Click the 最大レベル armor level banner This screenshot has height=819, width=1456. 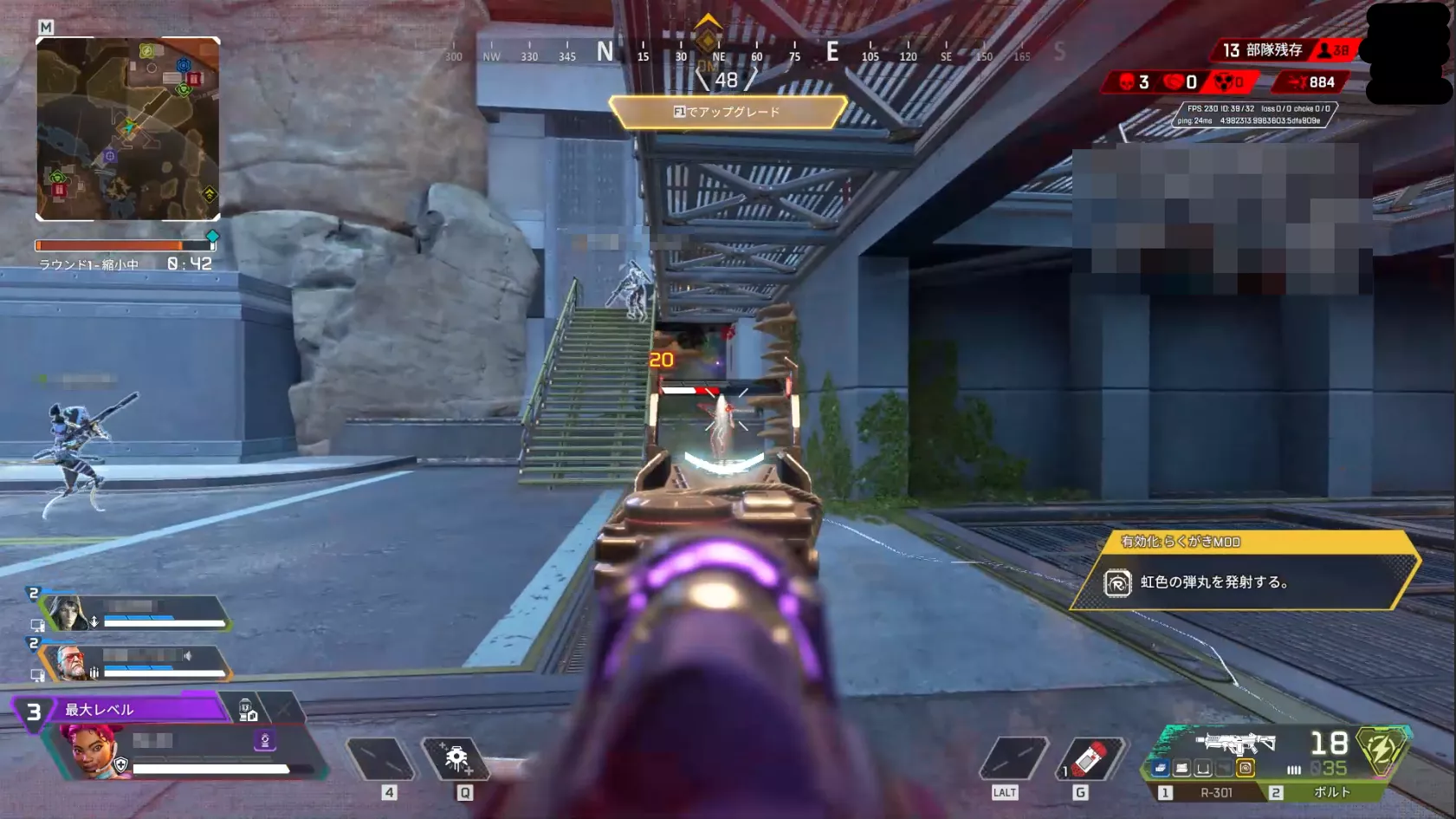coord(139,710)
